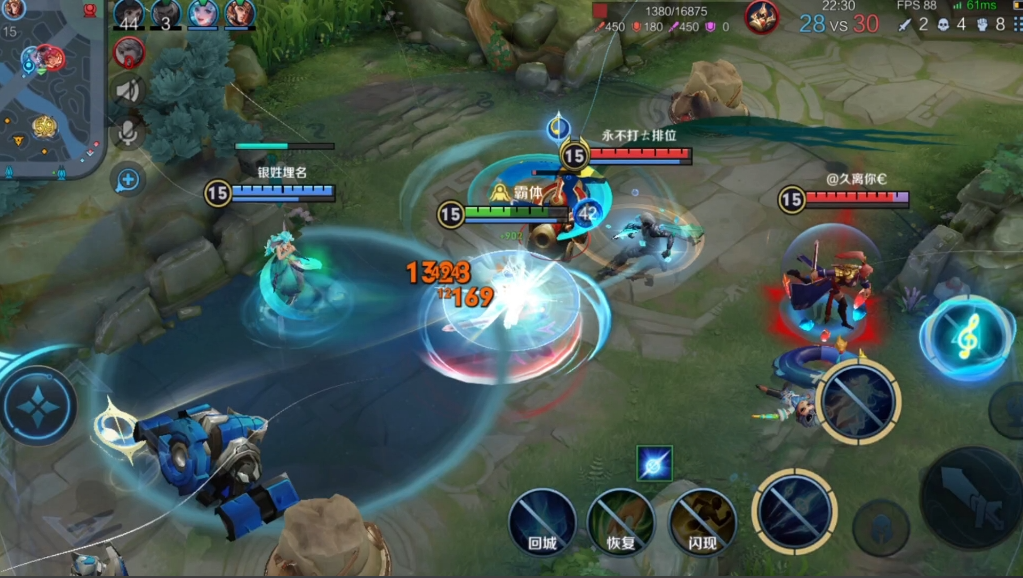
Task: Open the quick chat plus bubble
Action: 128,180
